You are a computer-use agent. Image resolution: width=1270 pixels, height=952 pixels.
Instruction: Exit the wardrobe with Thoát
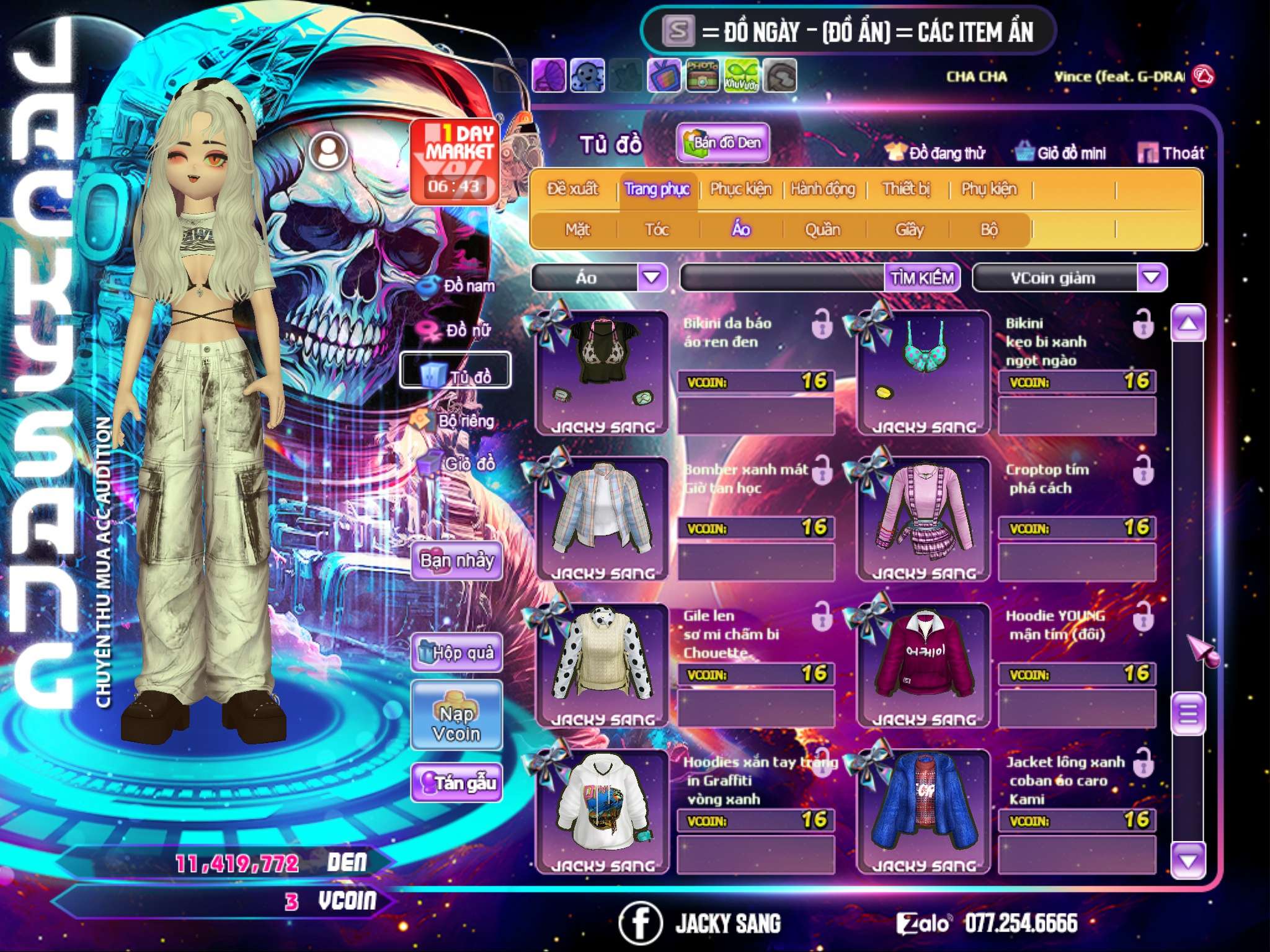pyautogui.click(x=1171, y=153)
